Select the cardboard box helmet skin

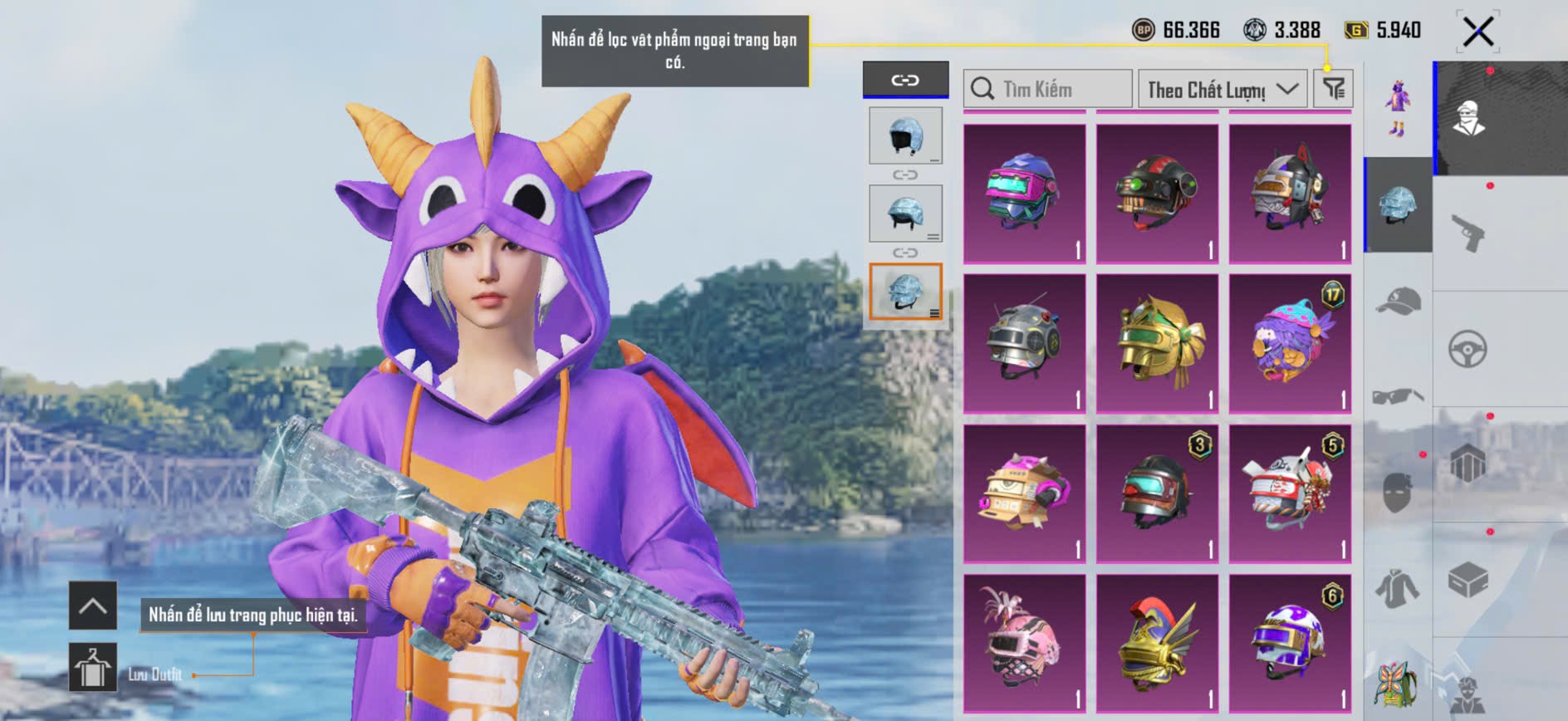pos(1024,493)
